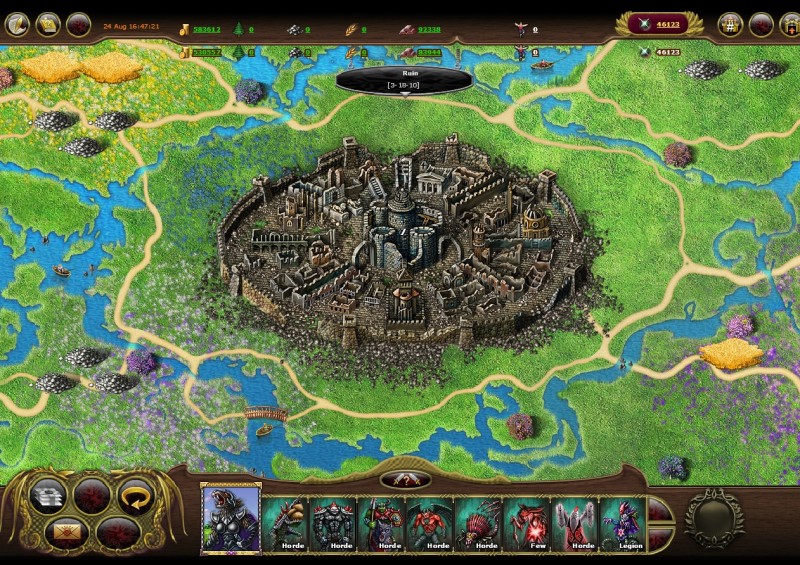Open the stacked pages button
This screenshot has width=800, height=565.
point(46,494)
